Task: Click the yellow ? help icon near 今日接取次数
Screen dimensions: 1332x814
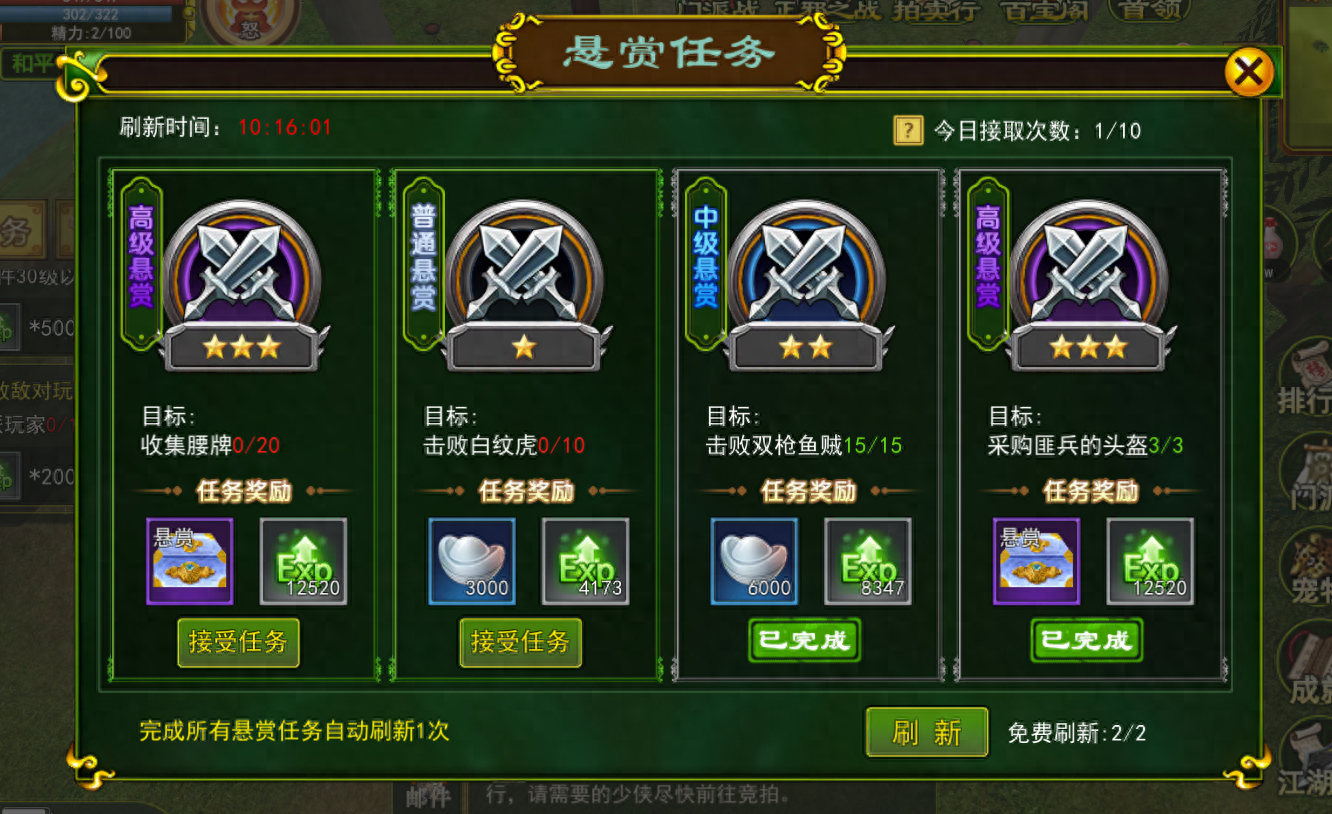Action: (906, 131)
